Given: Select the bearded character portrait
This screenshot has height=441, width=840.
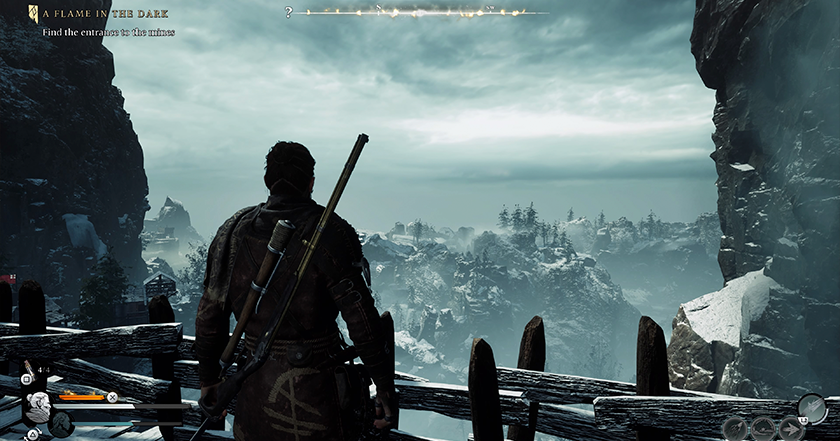Looking at the screenshot, I should click(x=38, y=404).
